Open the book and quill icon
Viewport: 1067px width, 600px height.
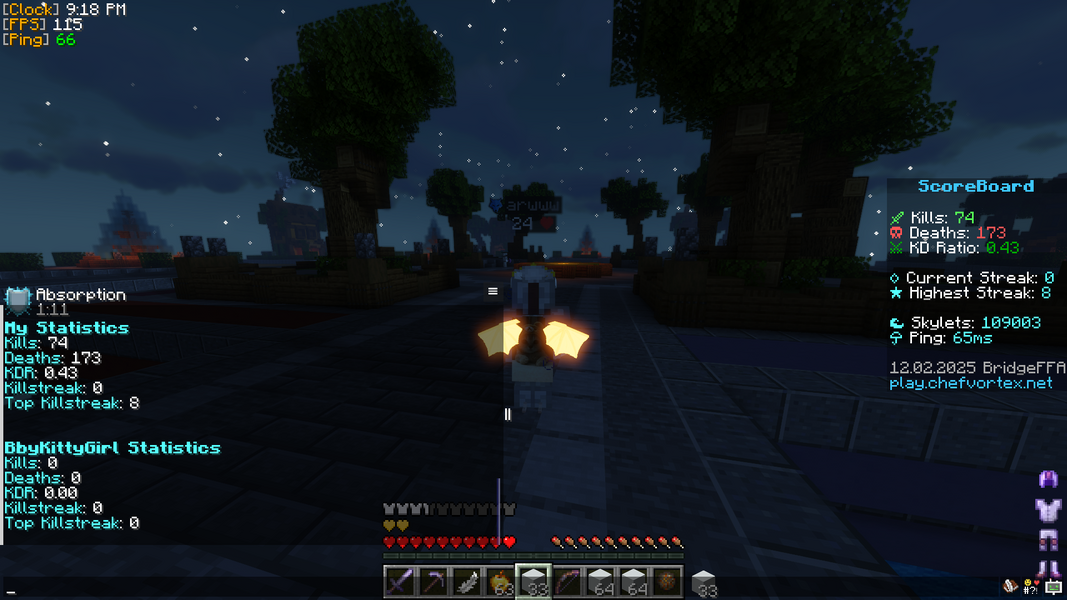[x=1012, y=587]
